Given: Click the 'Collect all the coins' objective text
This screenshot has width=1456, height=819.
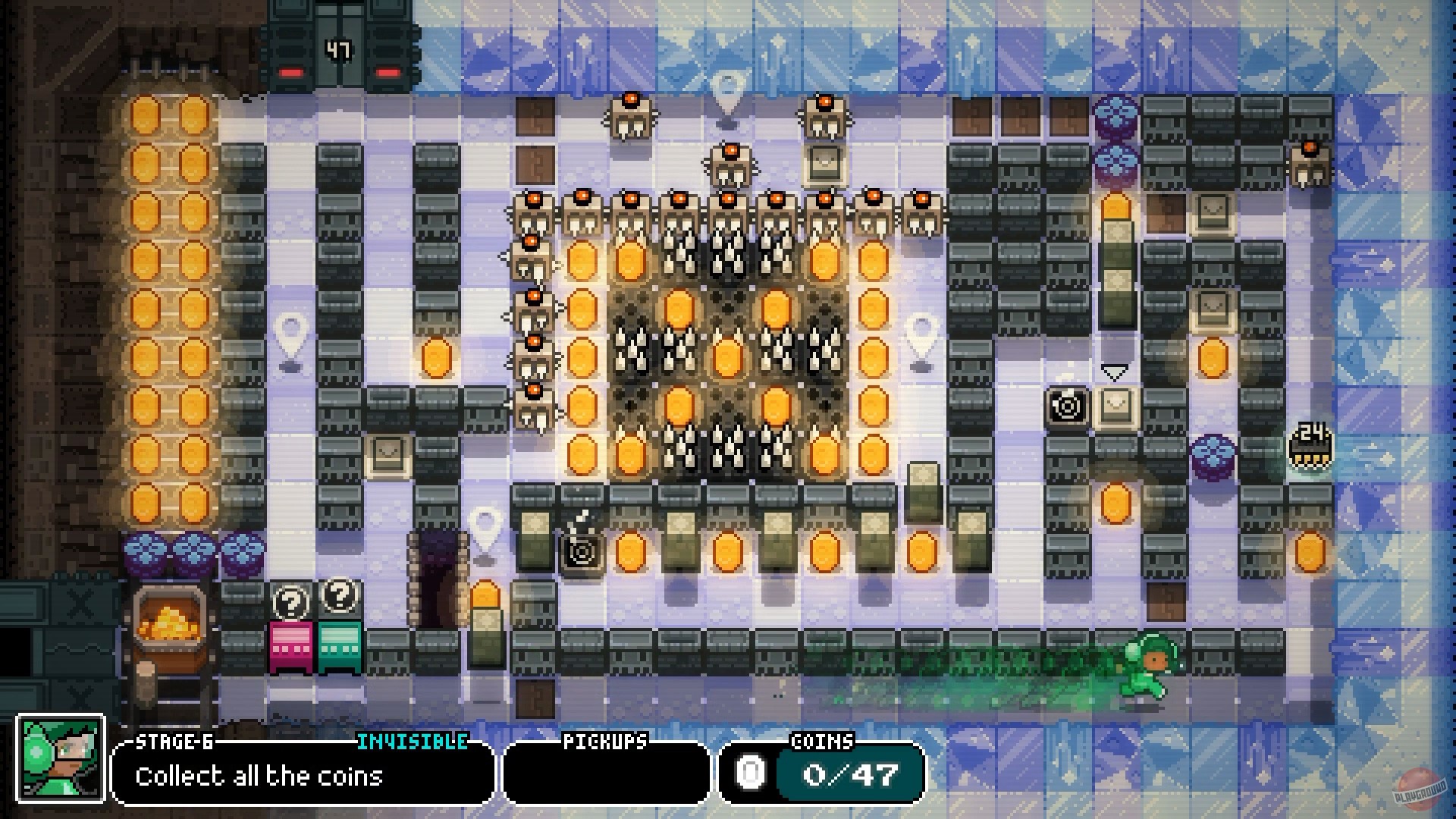Looking at the screenshot, I should (259, 777).
